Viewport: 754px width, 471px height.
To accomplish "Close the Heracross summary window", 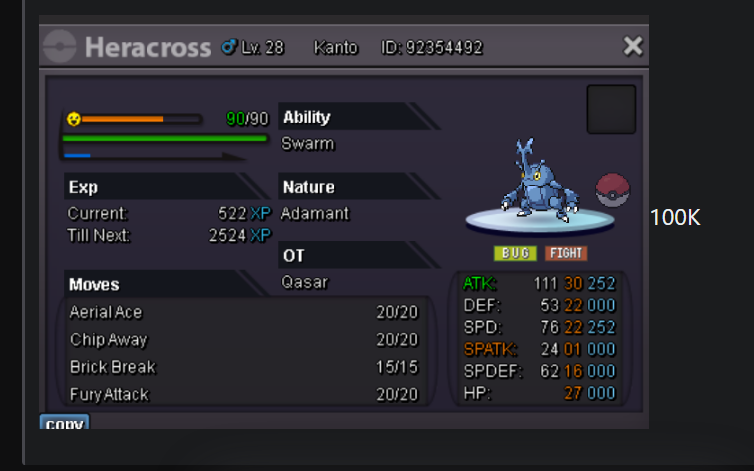I will coord(632,46).
